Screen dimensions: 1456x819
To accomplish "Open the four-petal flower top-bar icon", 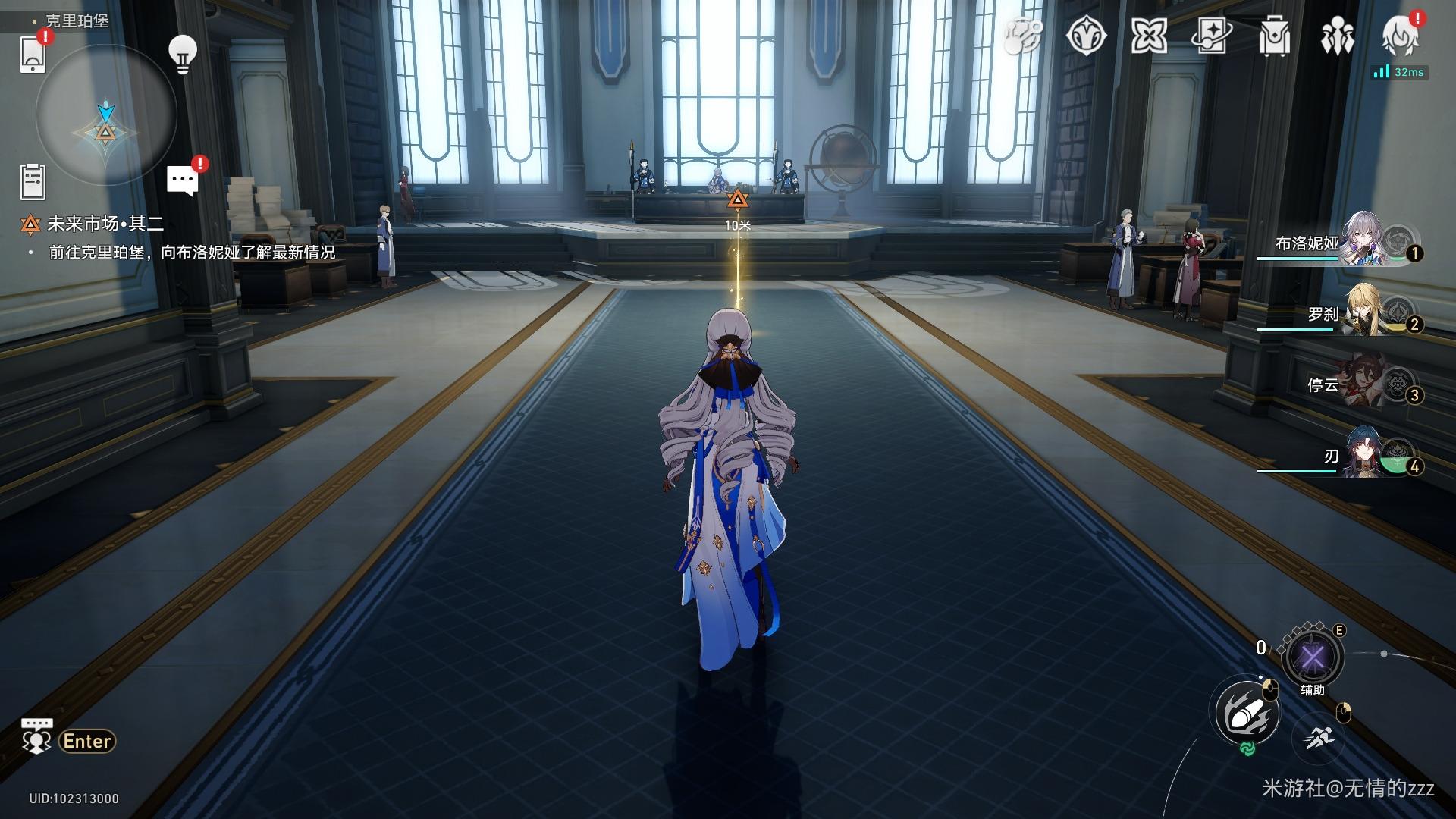I will (1149, 36).
